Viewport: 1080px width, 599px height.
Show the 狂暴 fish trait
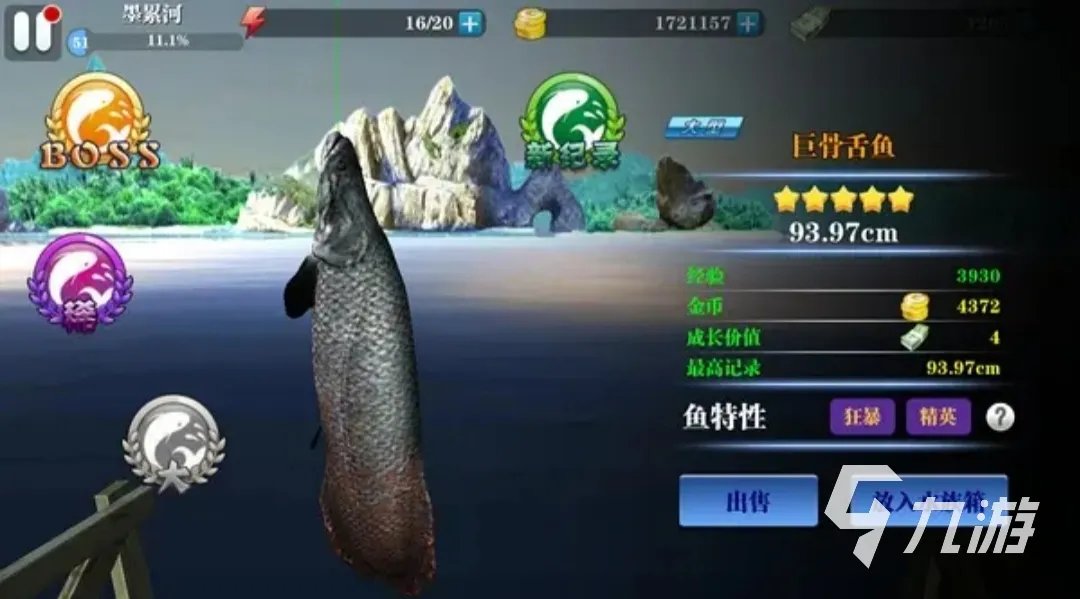coord(862,417)
